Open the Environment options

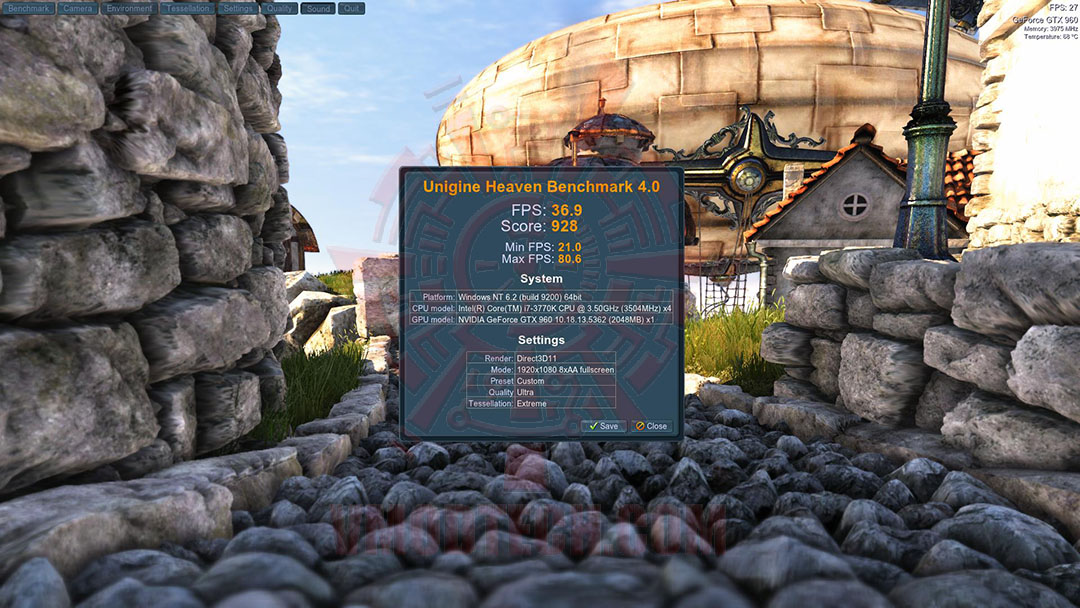tap(129, 8)
